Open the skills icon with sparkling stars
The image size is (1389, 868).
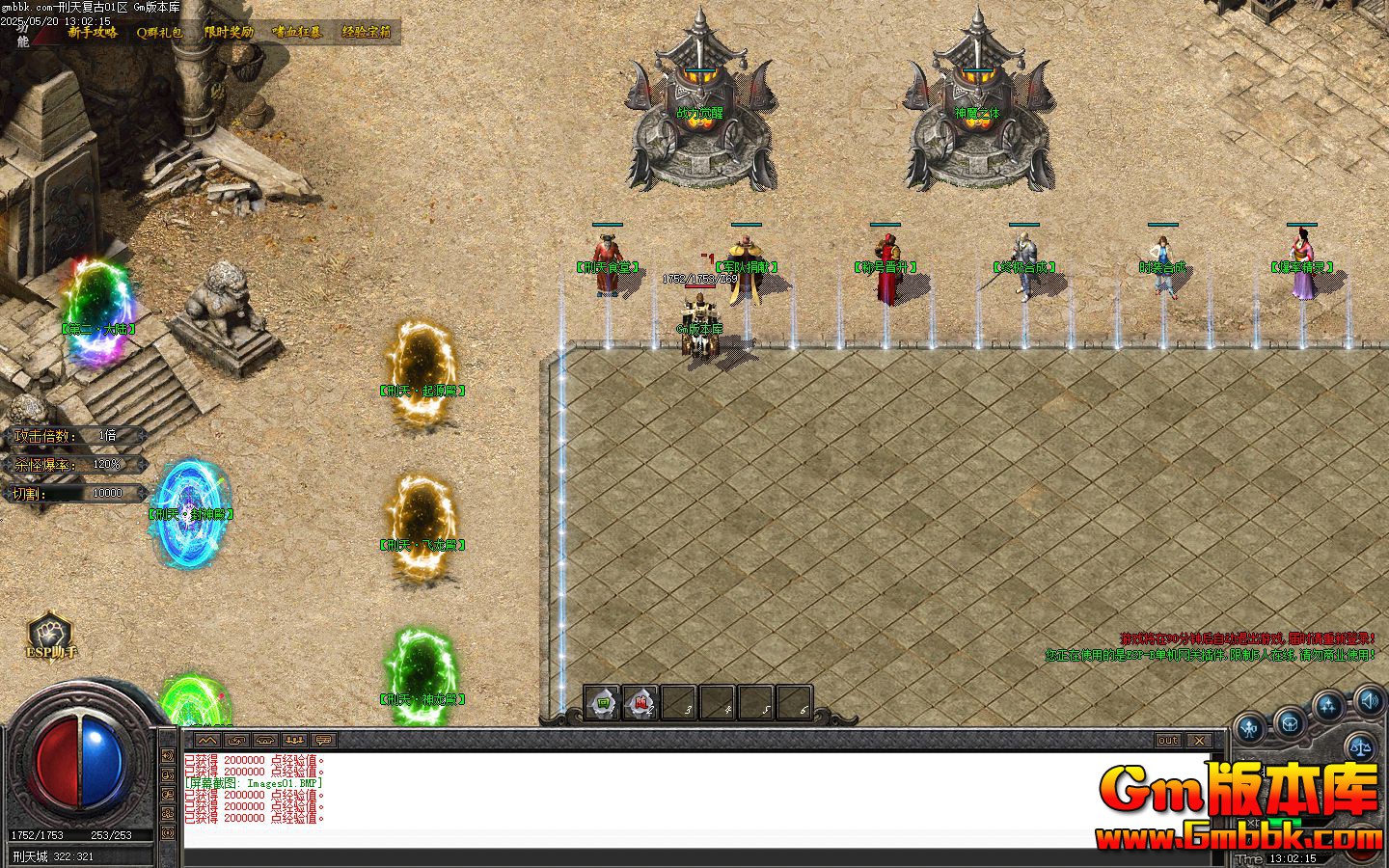coord(1327,705)
